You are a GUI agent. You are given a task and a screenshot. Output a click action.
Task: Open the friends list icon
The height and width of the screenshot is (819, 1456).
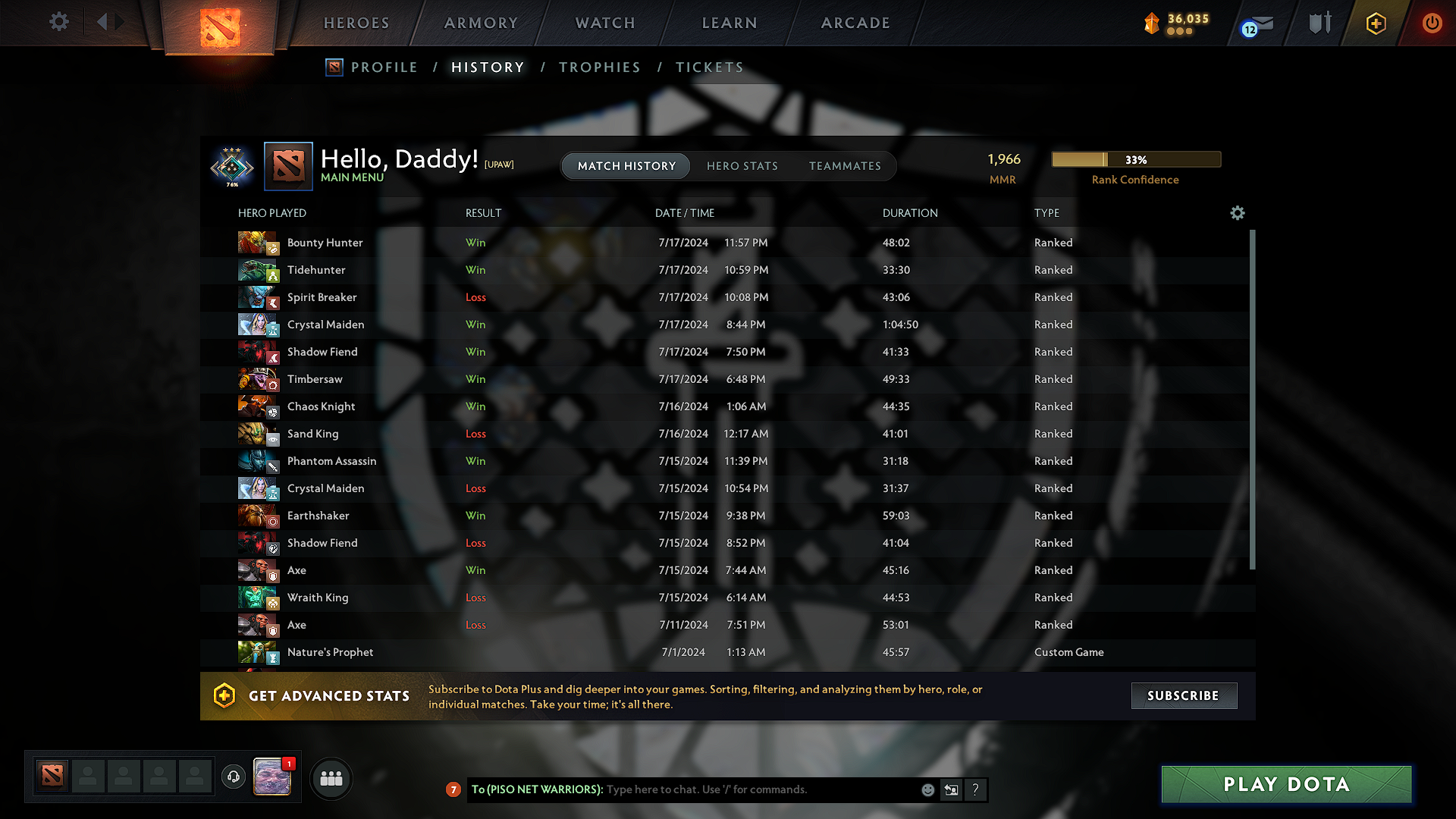click(331, 778)
